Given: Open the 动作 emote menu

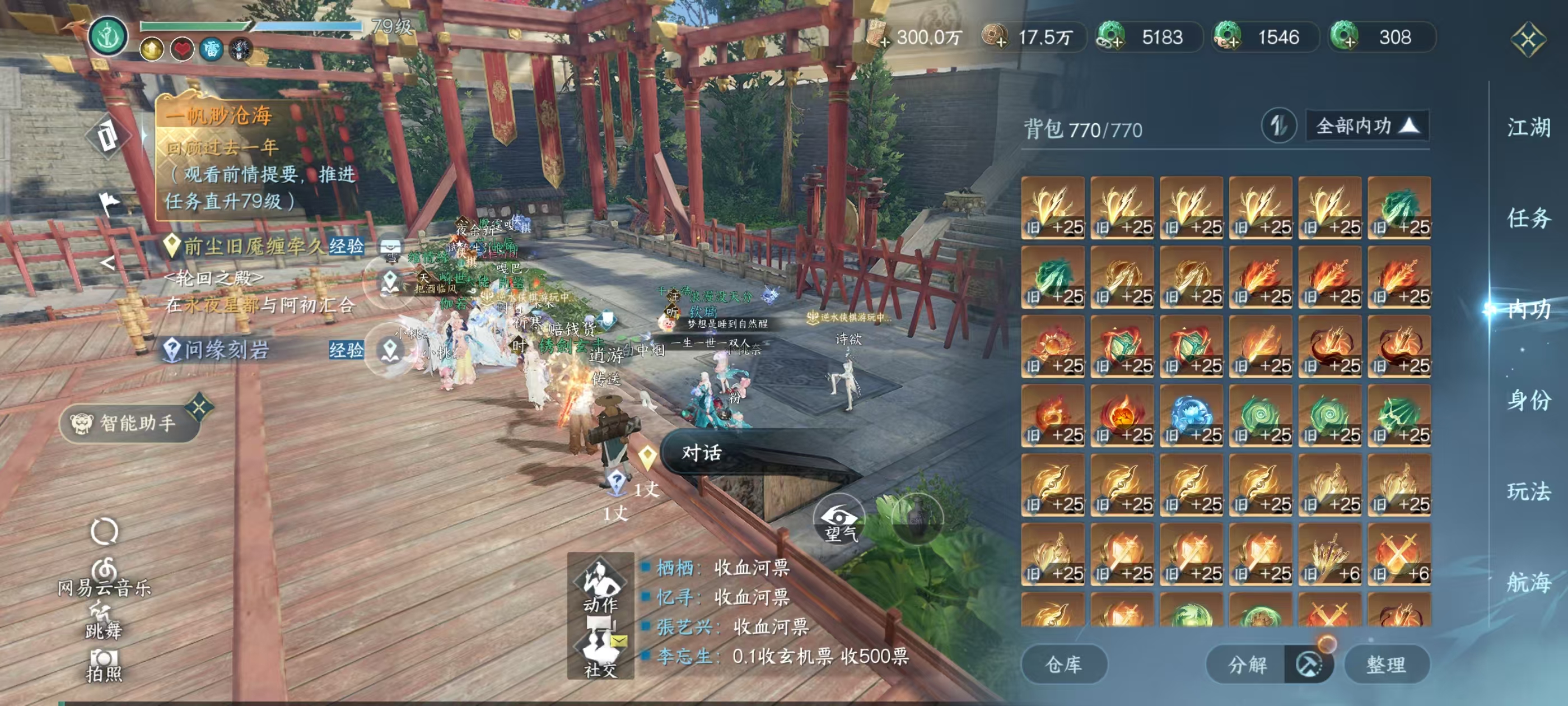Looking at the screenshot, I should tap(600, 585).
